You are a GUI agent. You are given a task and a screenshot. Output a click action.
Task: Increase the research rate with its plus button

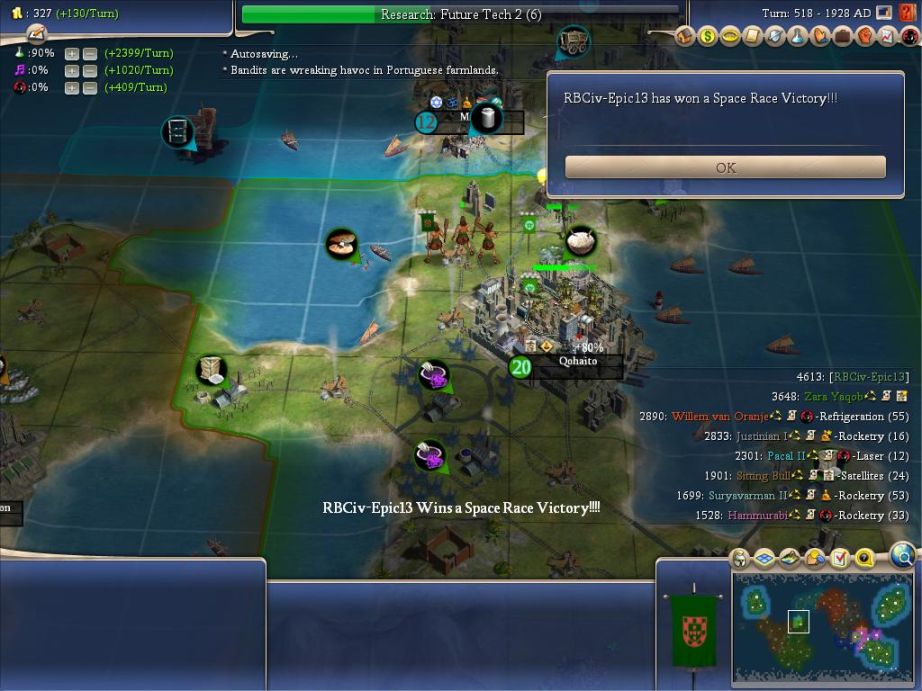[x=72, y=54]
